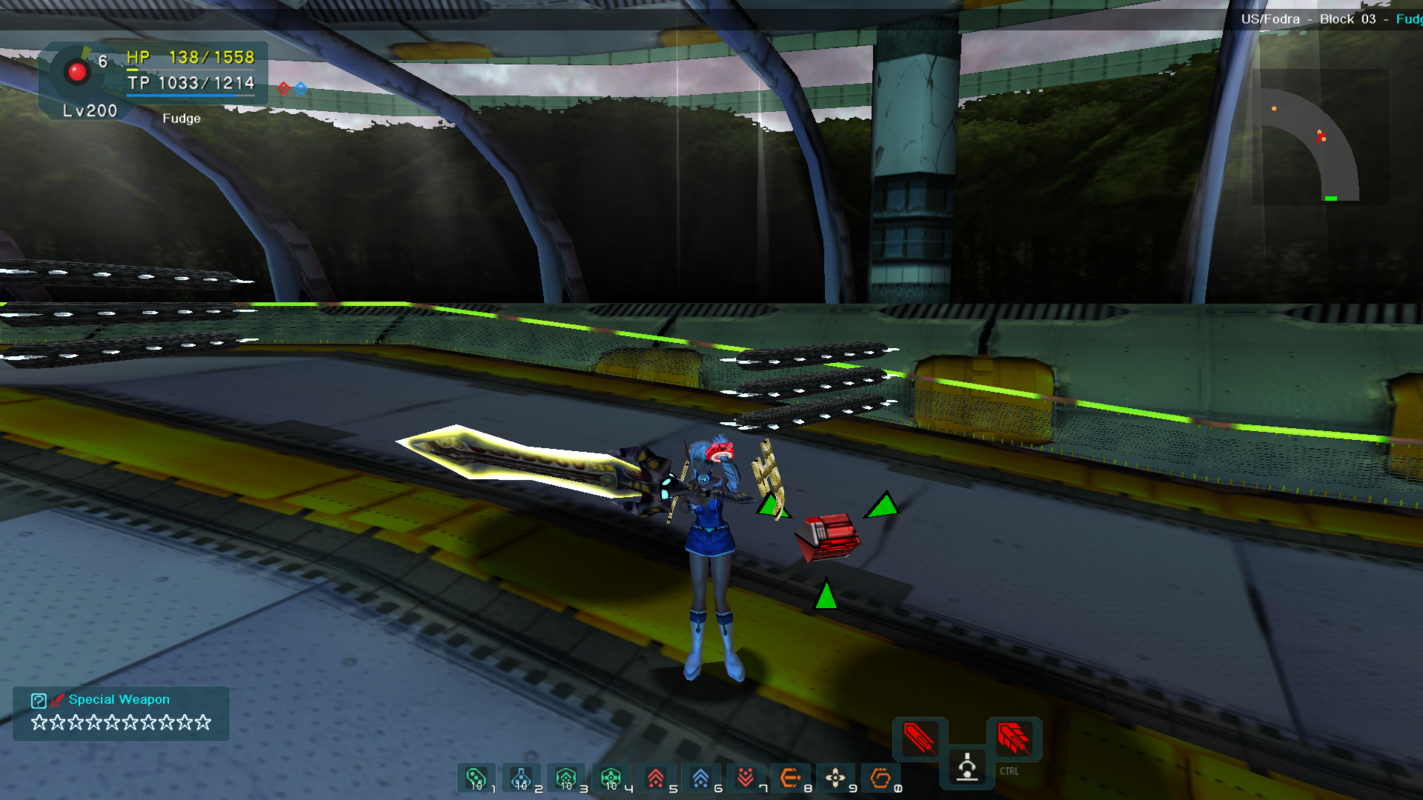Trigger the orange hexagon technique in slot 0

880,778
